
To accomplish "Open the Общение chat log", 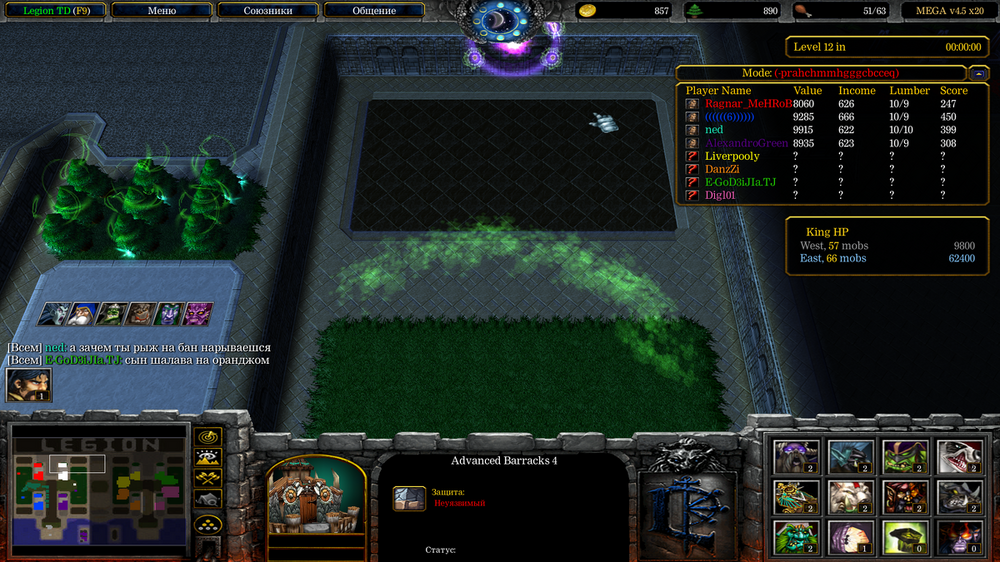I will [374, 11].
